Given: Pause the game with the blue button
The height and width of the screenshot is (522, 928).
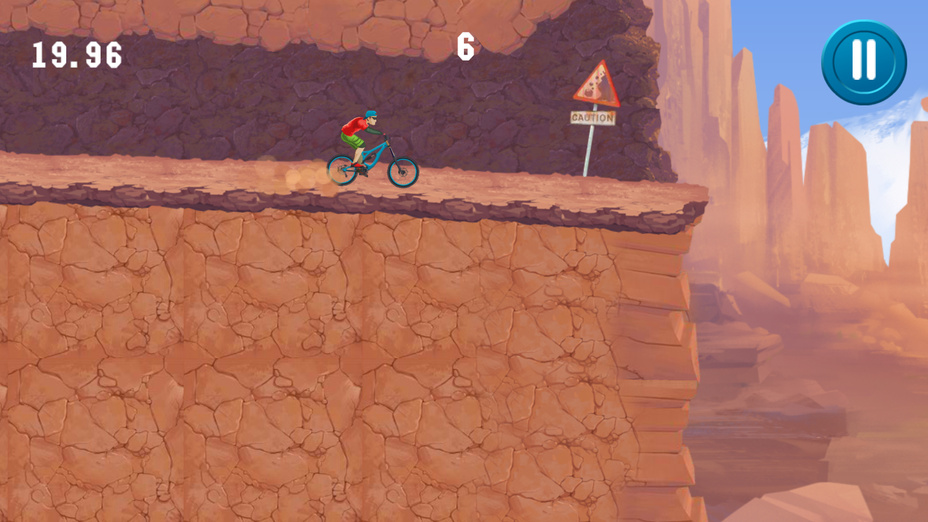Looking at the screenshot, I should (863, 62).
